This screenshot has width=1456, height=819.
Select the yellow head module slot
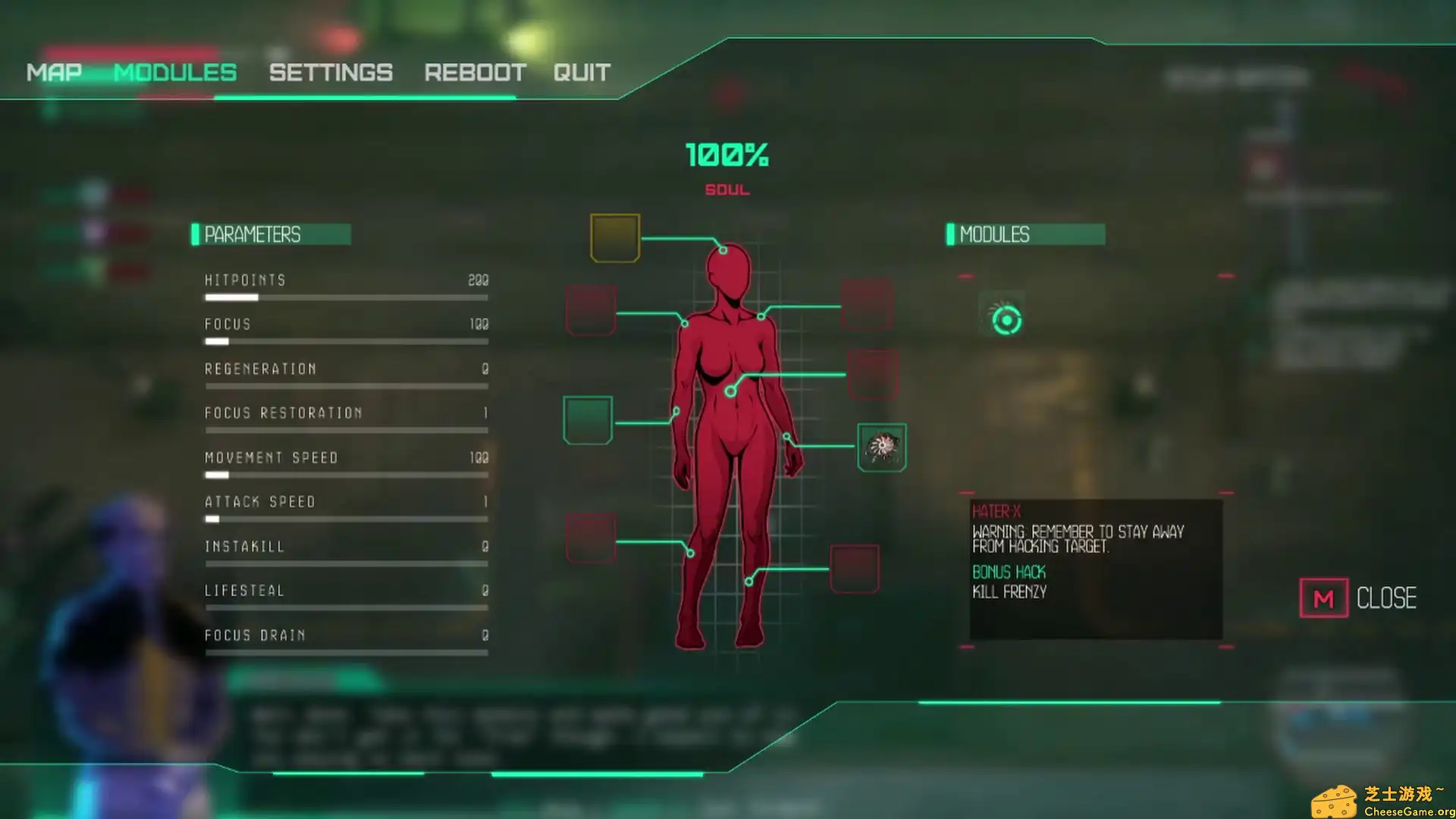pos(615,238)
